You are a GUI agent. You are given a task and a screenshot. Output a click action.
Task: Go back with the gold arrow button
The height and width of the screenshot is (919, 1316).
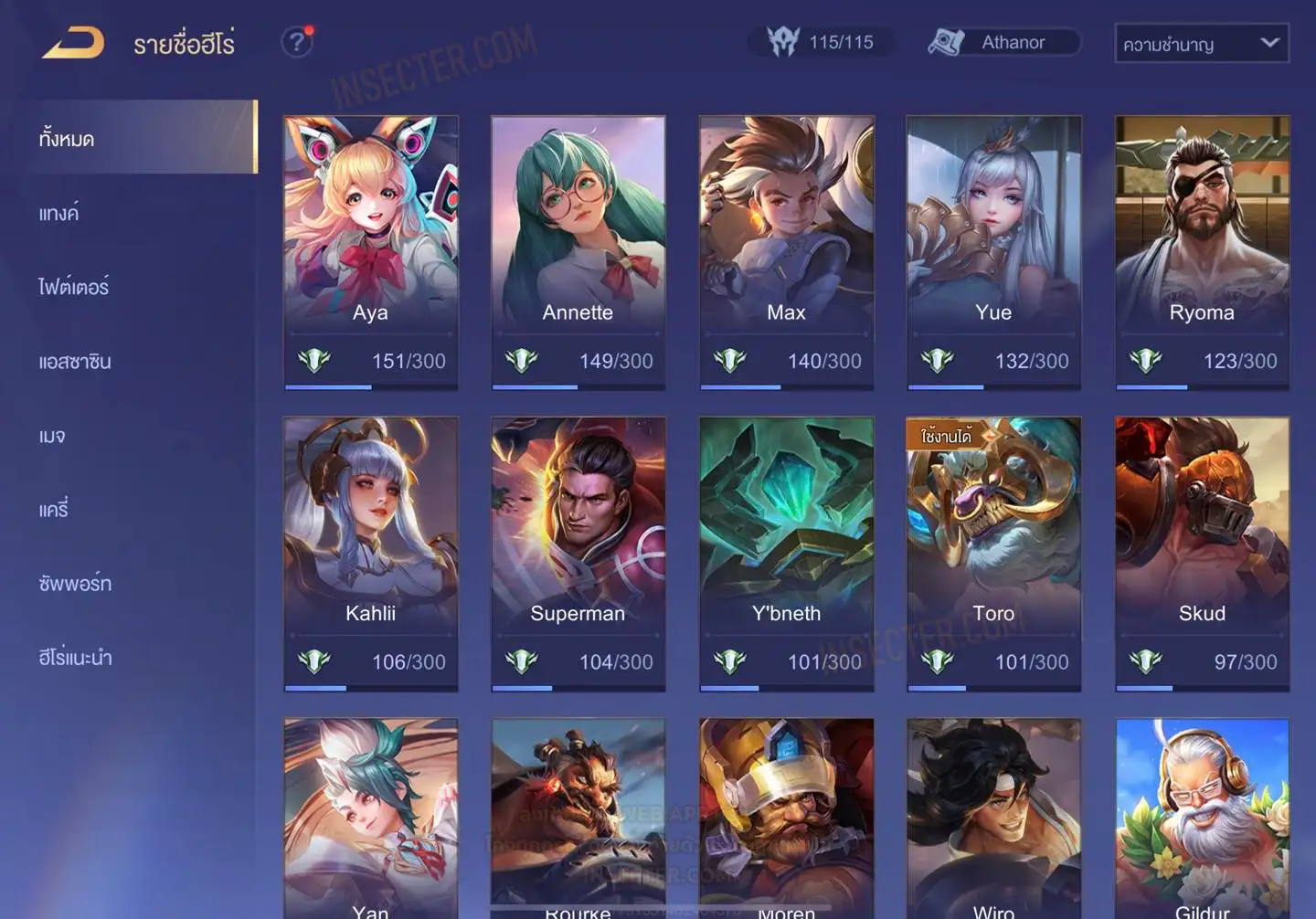coord(73,43)
